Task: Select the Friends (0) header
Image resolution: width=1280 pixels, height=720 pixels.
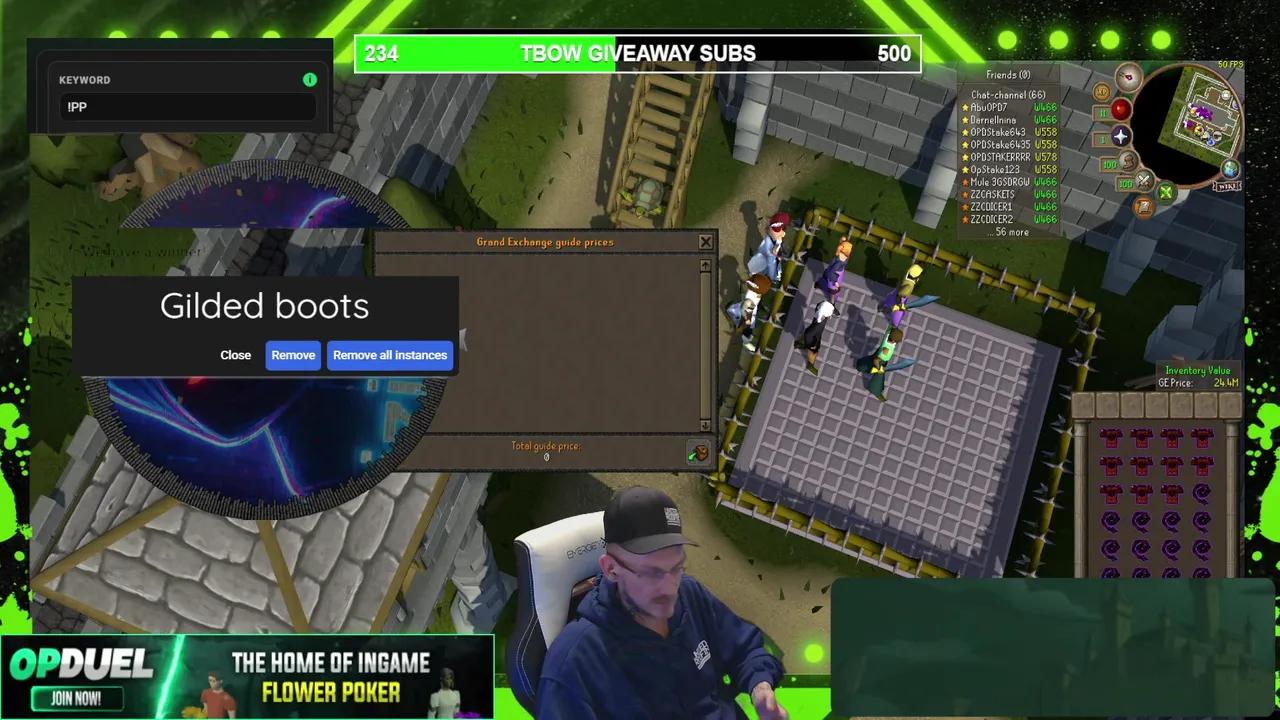Action: pos(1010,74)
